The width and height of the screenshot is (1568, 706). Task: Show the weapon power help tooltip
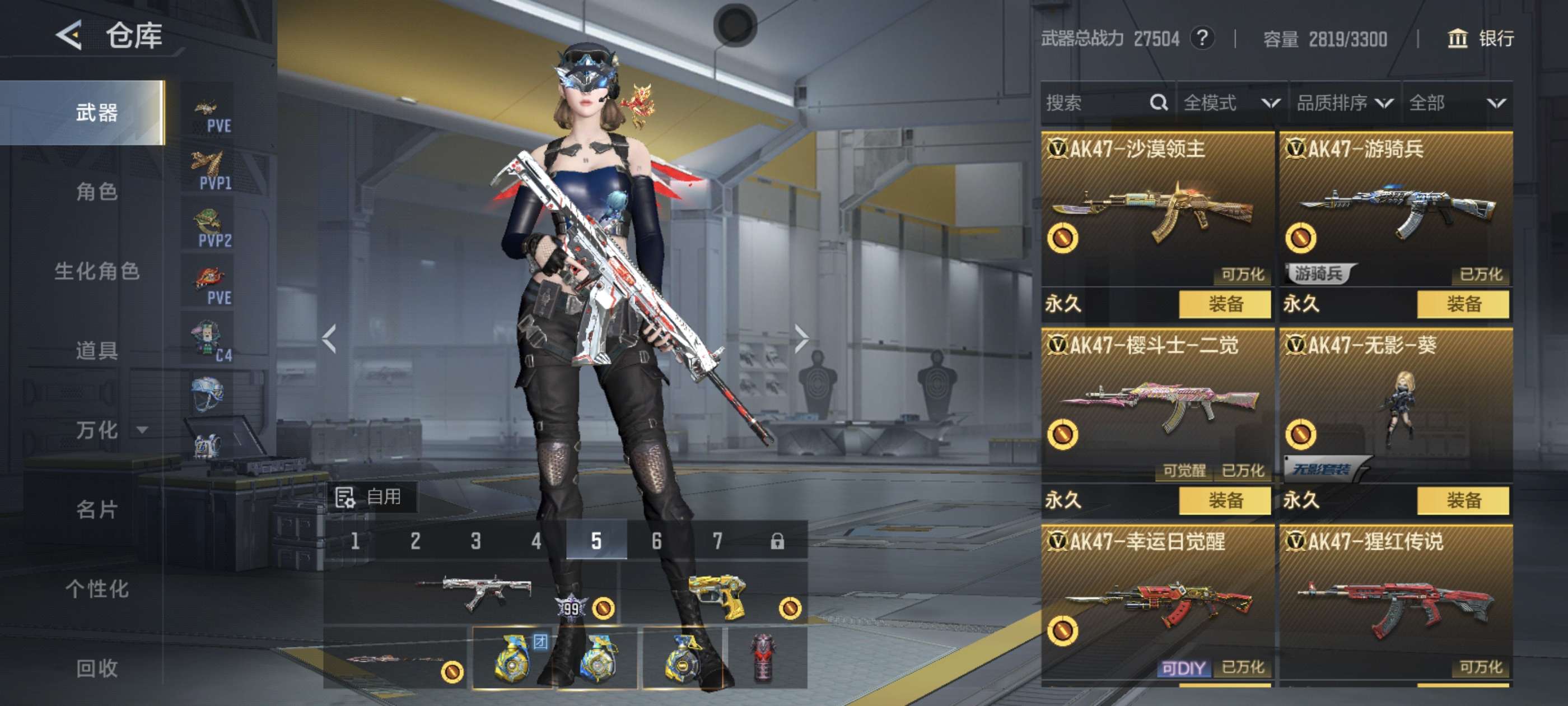coord(1202,39)
